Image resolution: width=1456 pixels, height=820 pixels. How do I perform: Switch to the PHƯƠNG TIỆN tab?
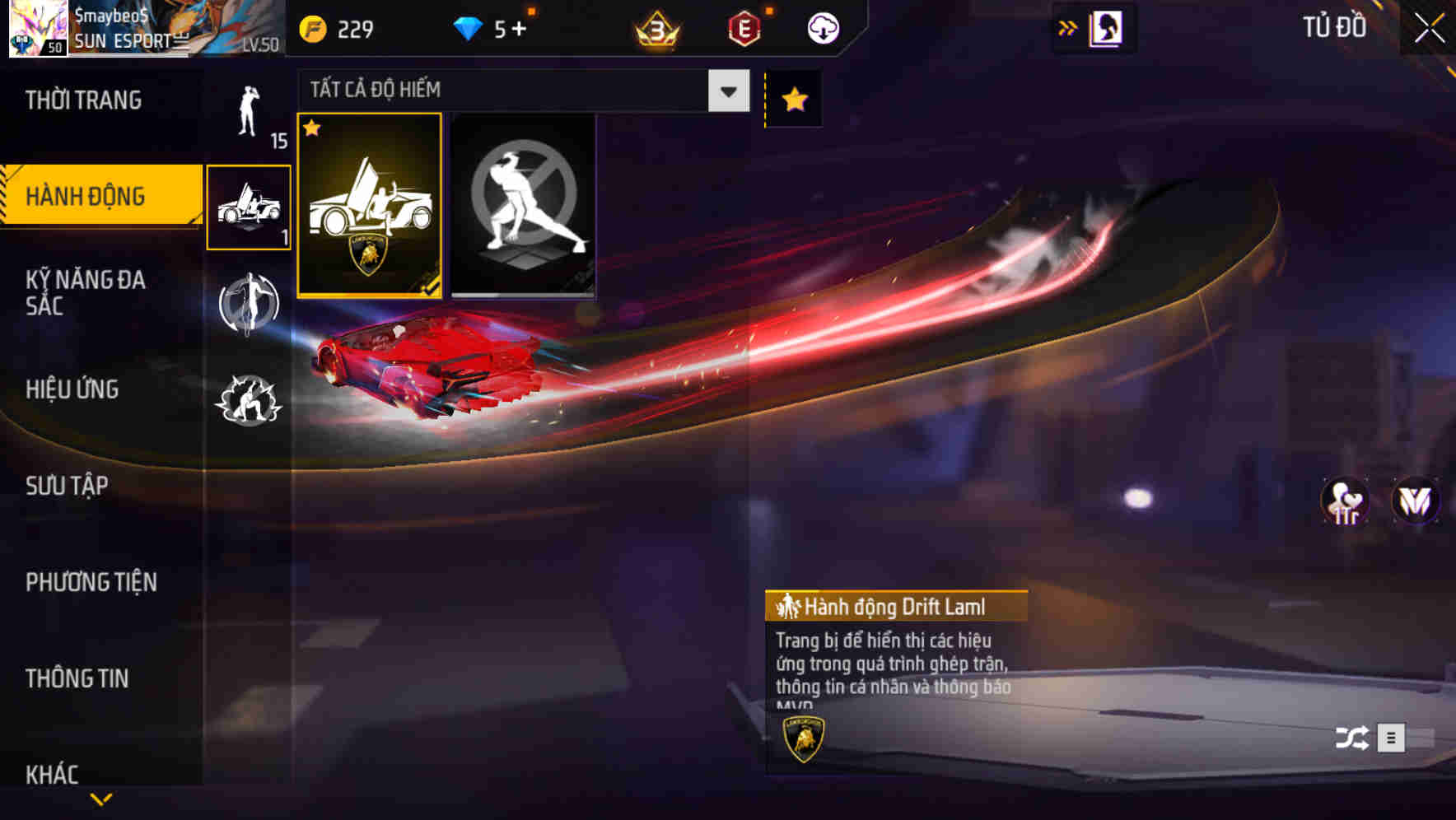[91, 580]
